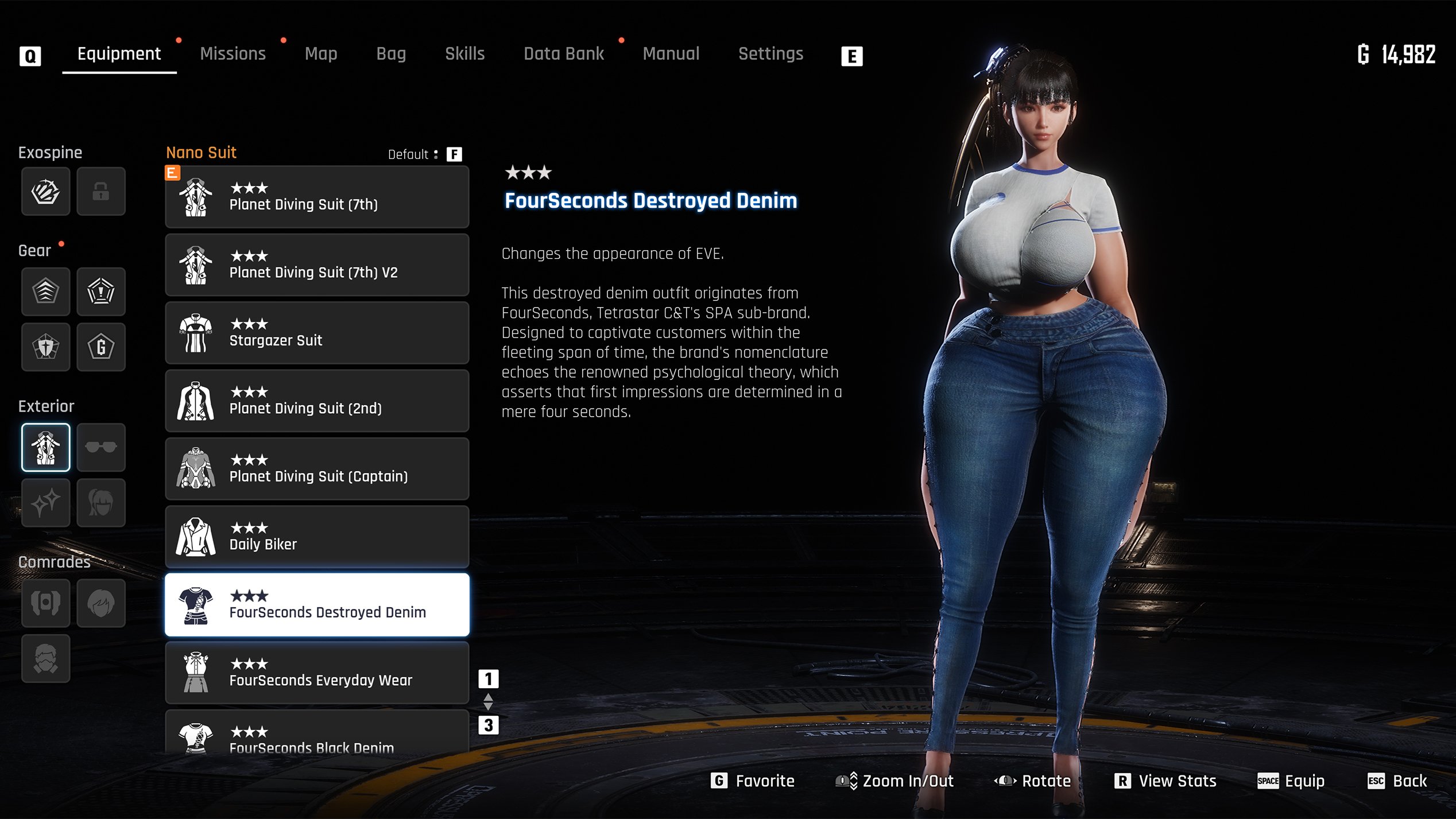Open the glasses exterior slot
1456x819 pixels.
click(x=101, y=447)
